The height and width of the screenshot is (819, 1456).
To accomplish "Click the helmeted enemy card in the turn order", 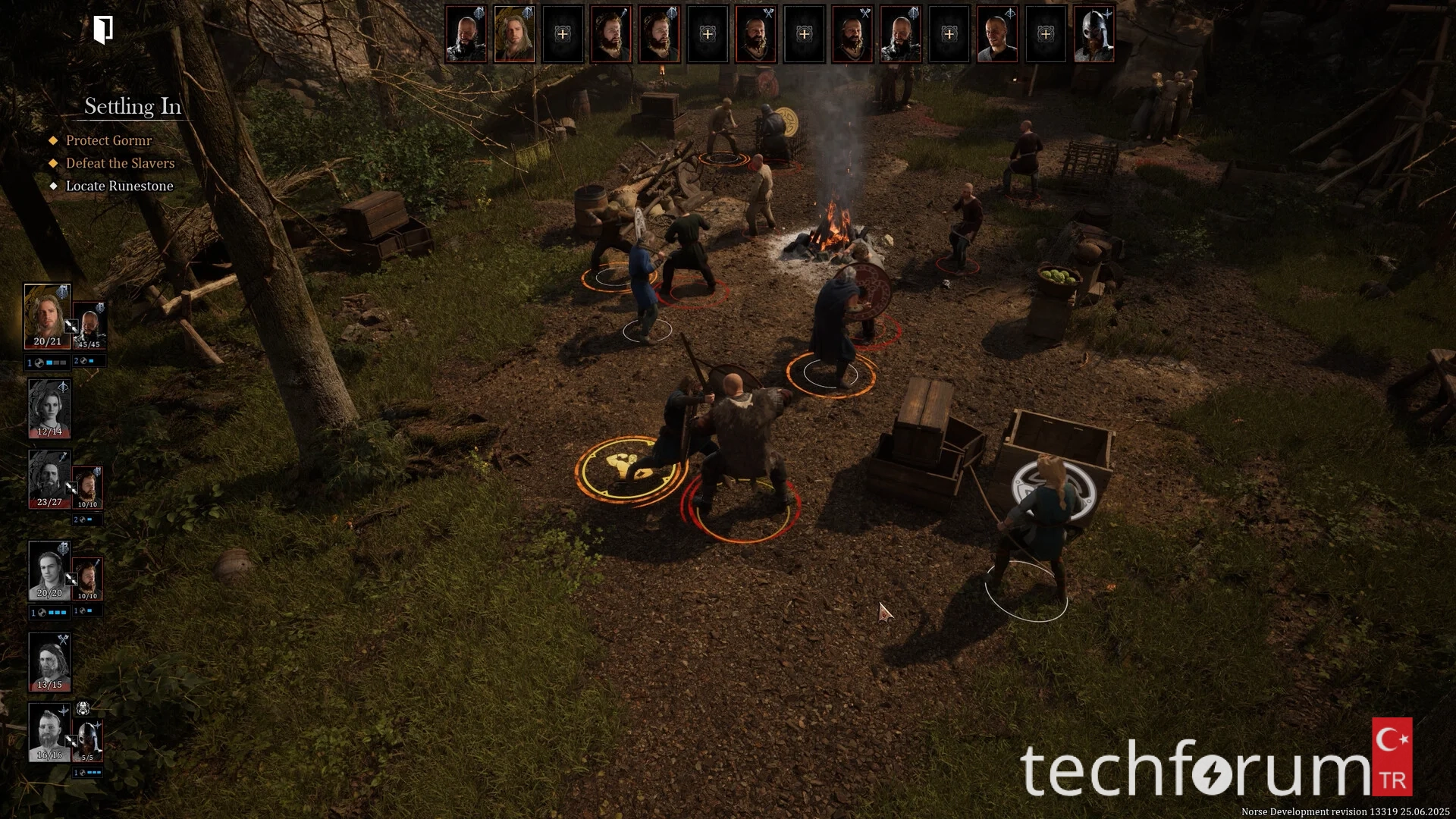I will [1094, 34].
